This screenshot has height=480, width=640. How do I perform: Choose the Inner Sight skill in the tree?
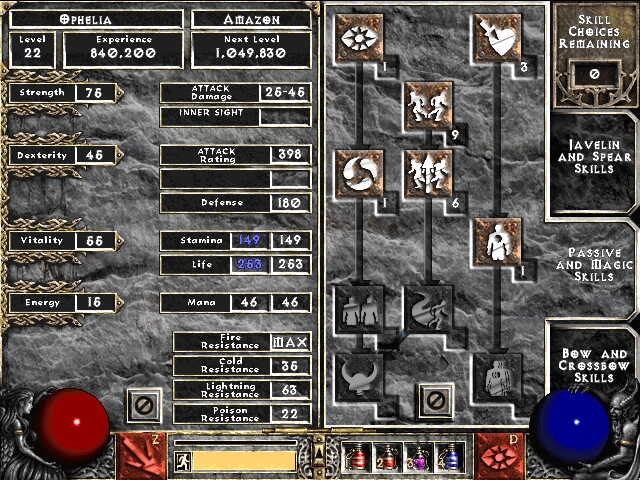[356, 37]
